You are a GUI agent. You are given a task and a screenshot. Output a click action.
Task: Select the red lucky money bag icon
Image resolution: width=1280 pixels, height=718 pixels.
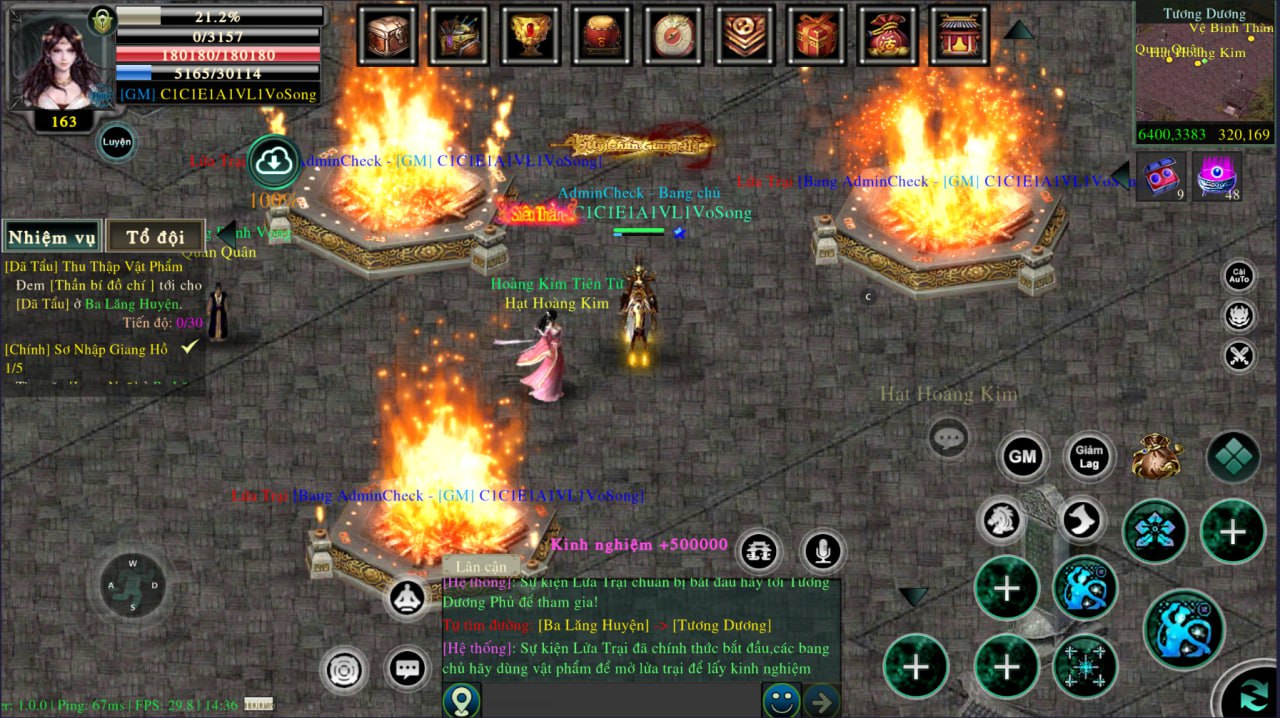tap(888, 35)
